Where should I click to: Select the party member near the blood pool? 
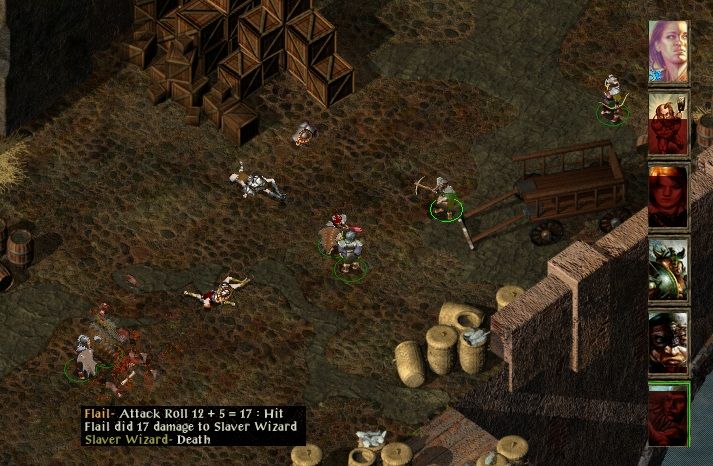point(86,357)
